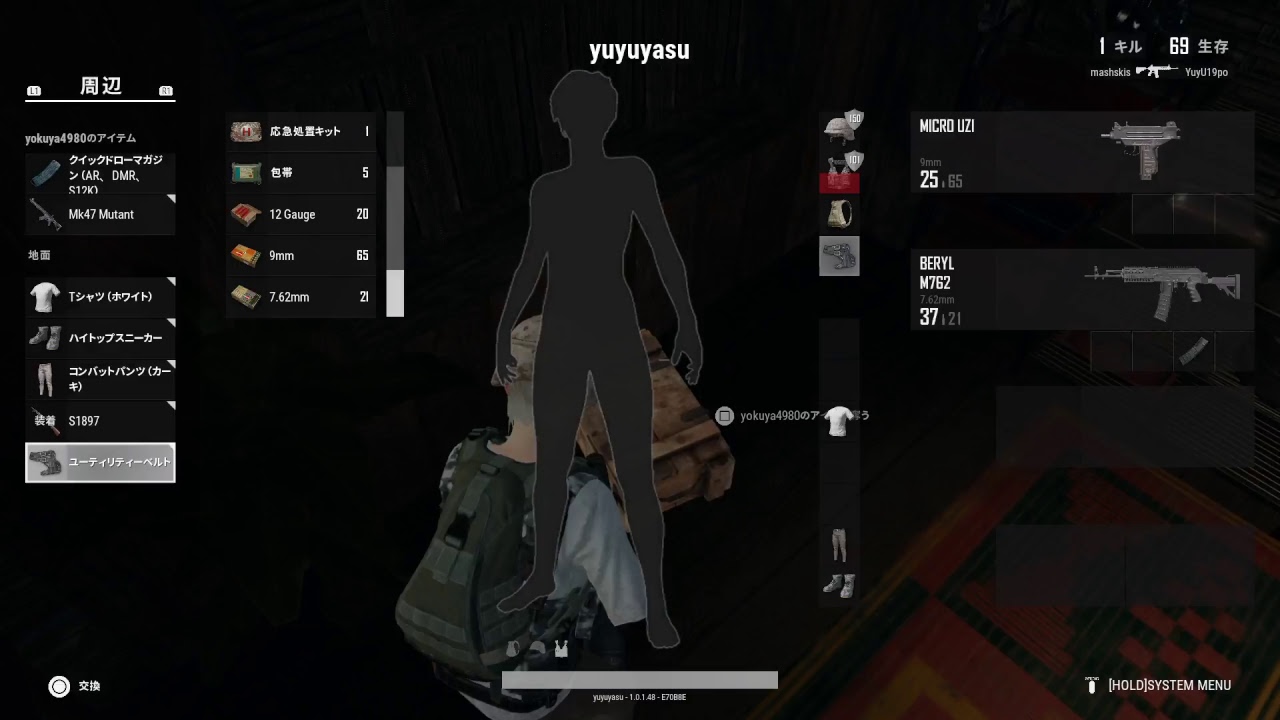Click the 7.62mm ammo entry

coord(300,297)
